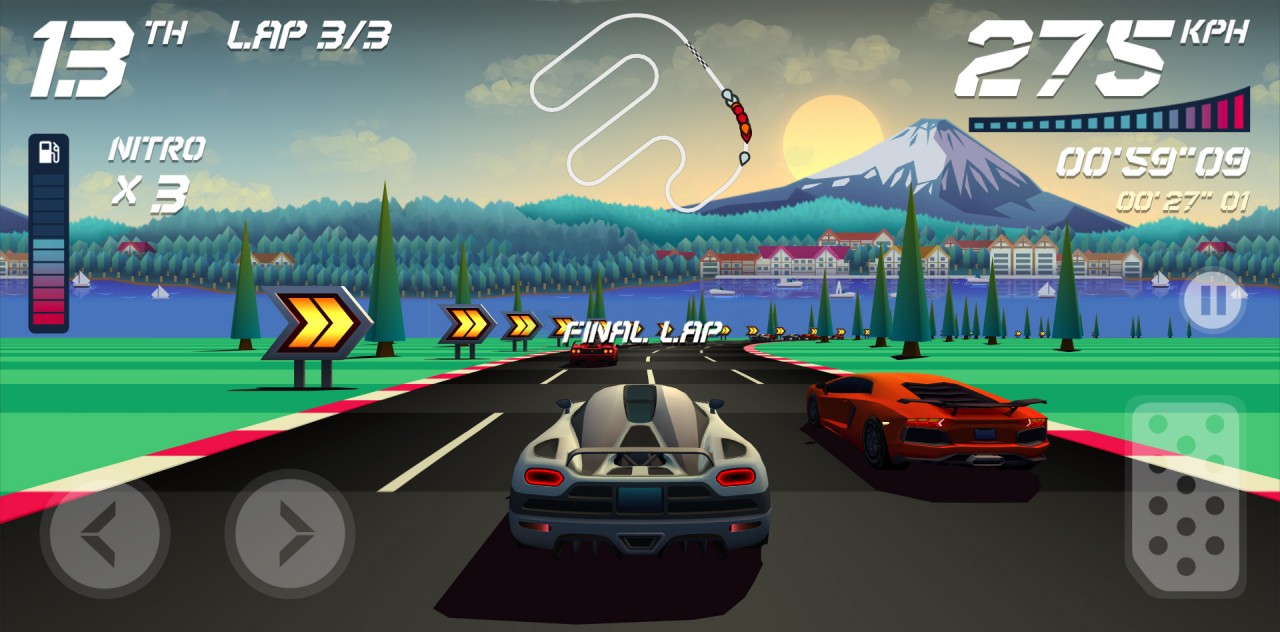Screen dimensions: 1280x632
Task: Pause the race with the pause button
Action: point(1212,301)
